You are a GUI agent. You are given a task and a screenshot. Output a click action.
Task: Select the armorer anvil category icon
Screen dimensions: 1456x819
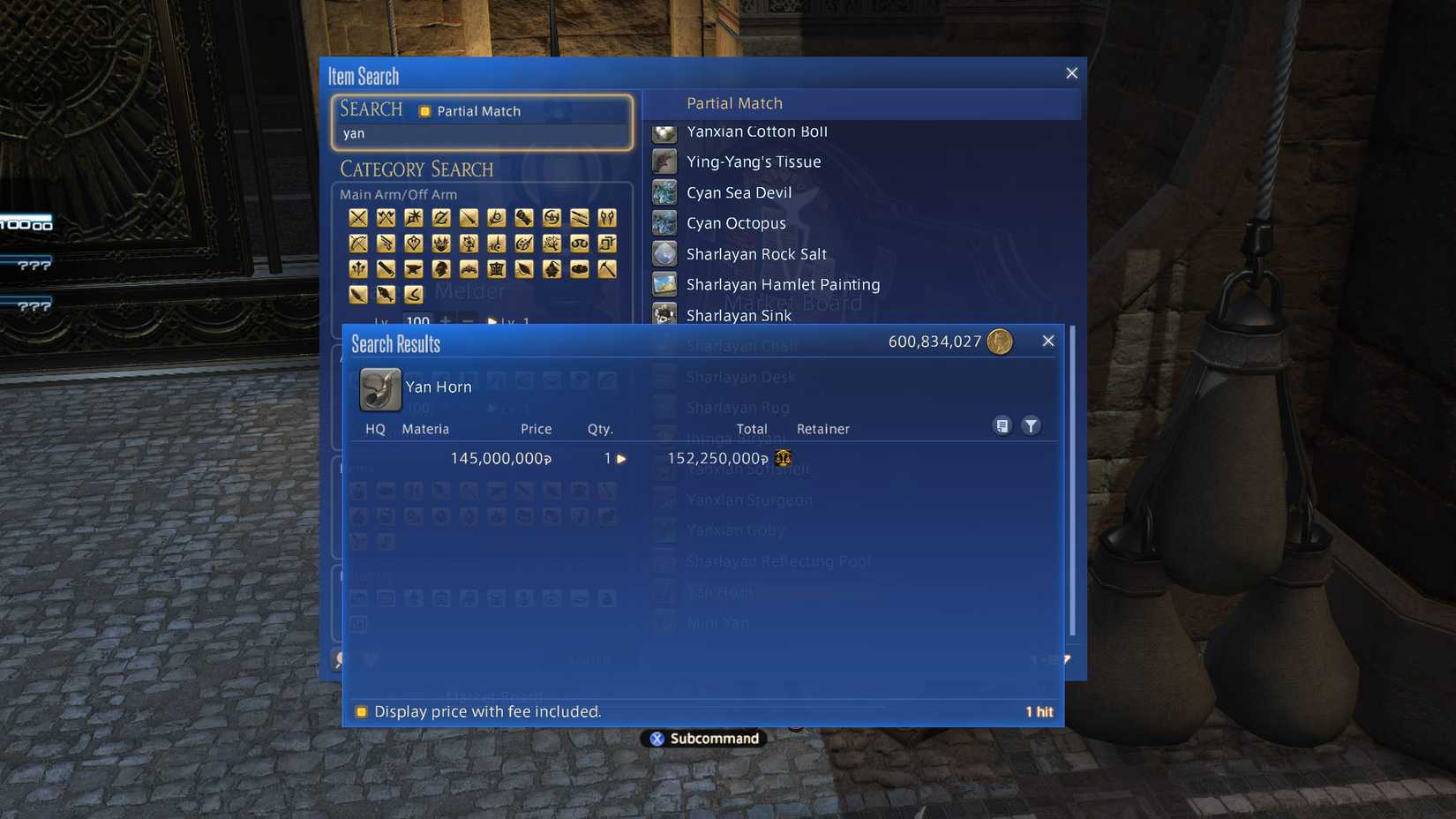pos(413,269)
